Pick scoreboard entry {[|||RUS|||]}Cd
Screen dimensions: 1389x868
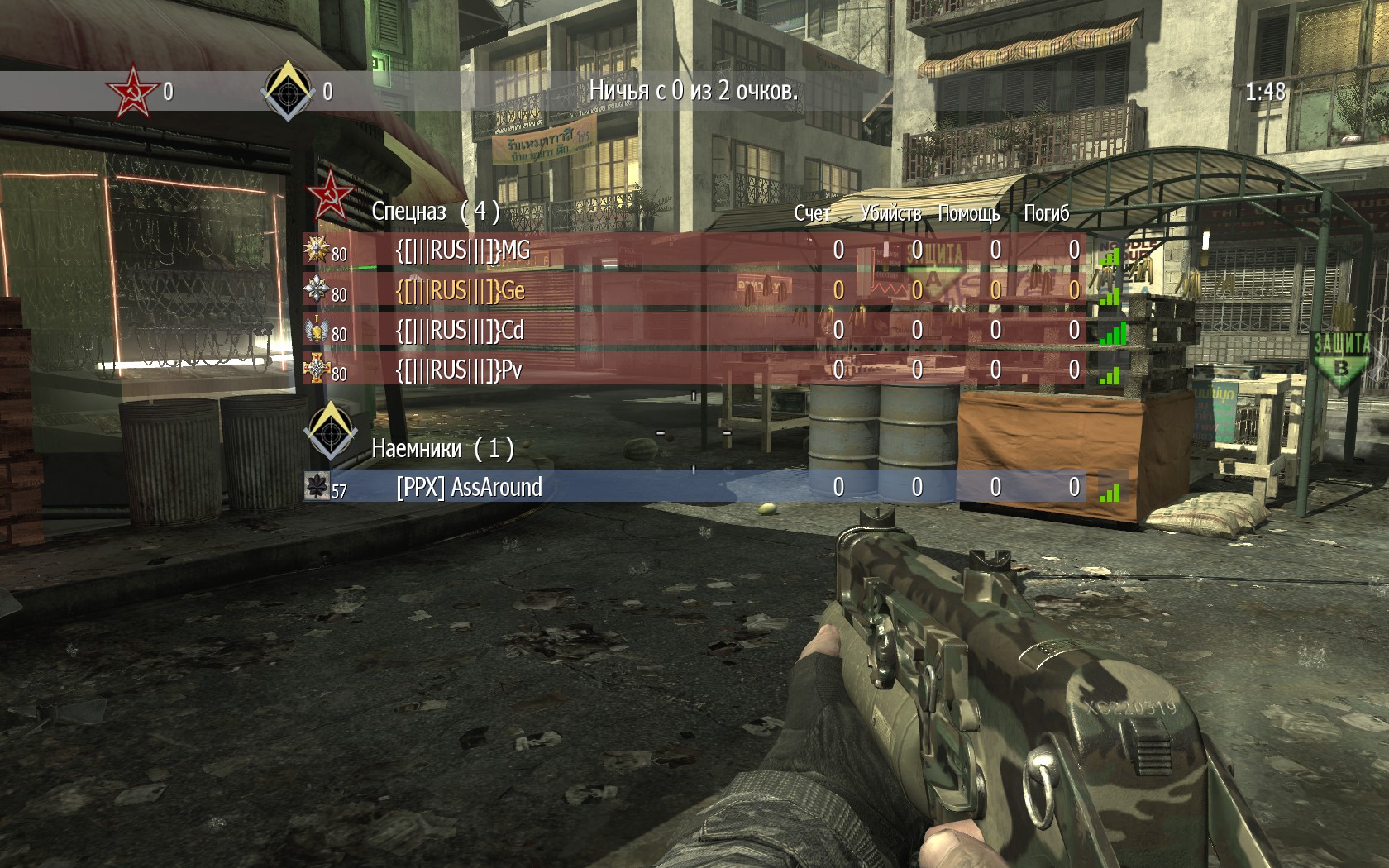coord(460,330)
